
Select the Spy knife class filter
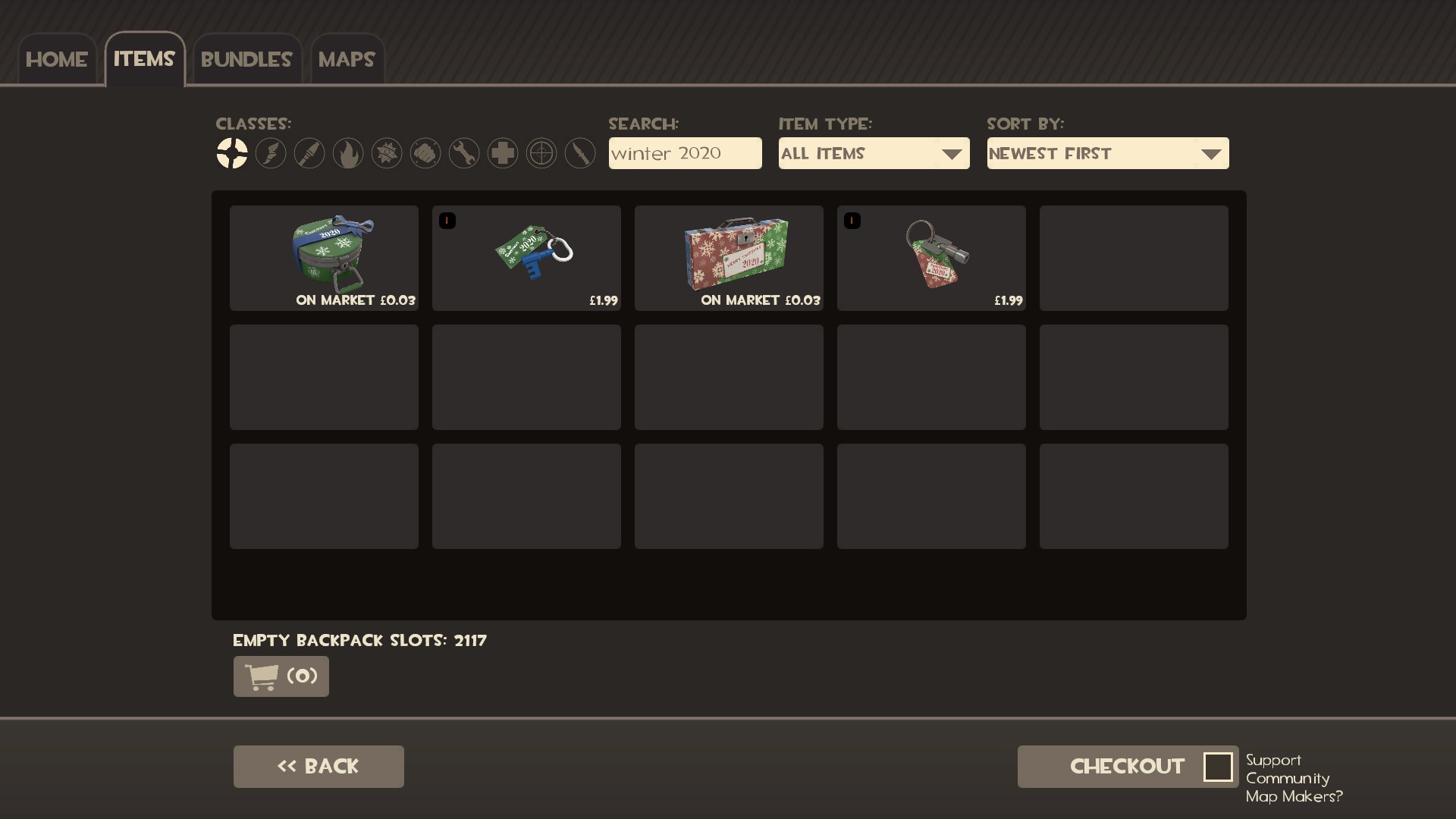[x=580, y=153]
